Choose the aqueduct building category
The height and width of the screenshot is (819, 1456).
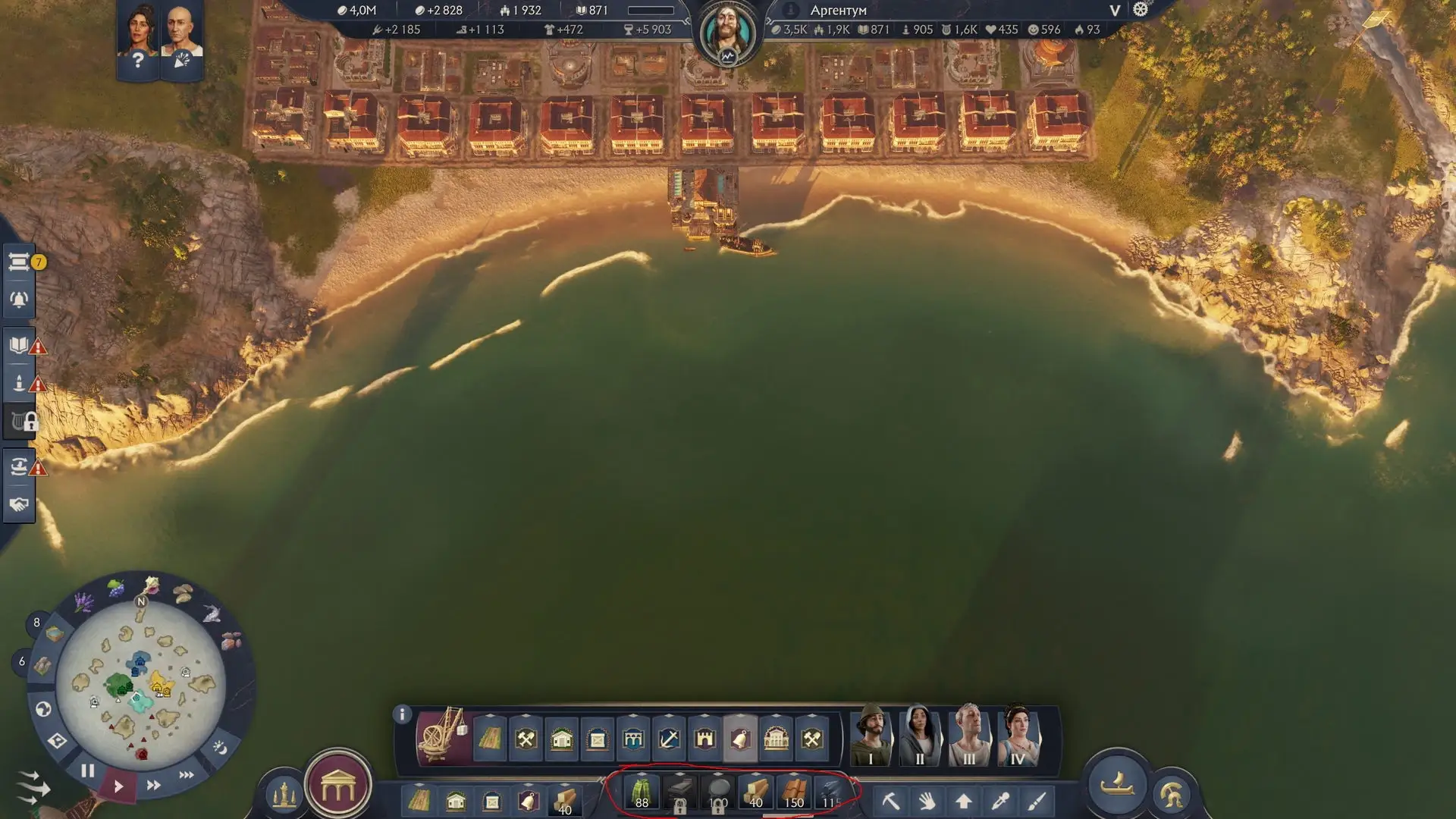click(633, 738)
